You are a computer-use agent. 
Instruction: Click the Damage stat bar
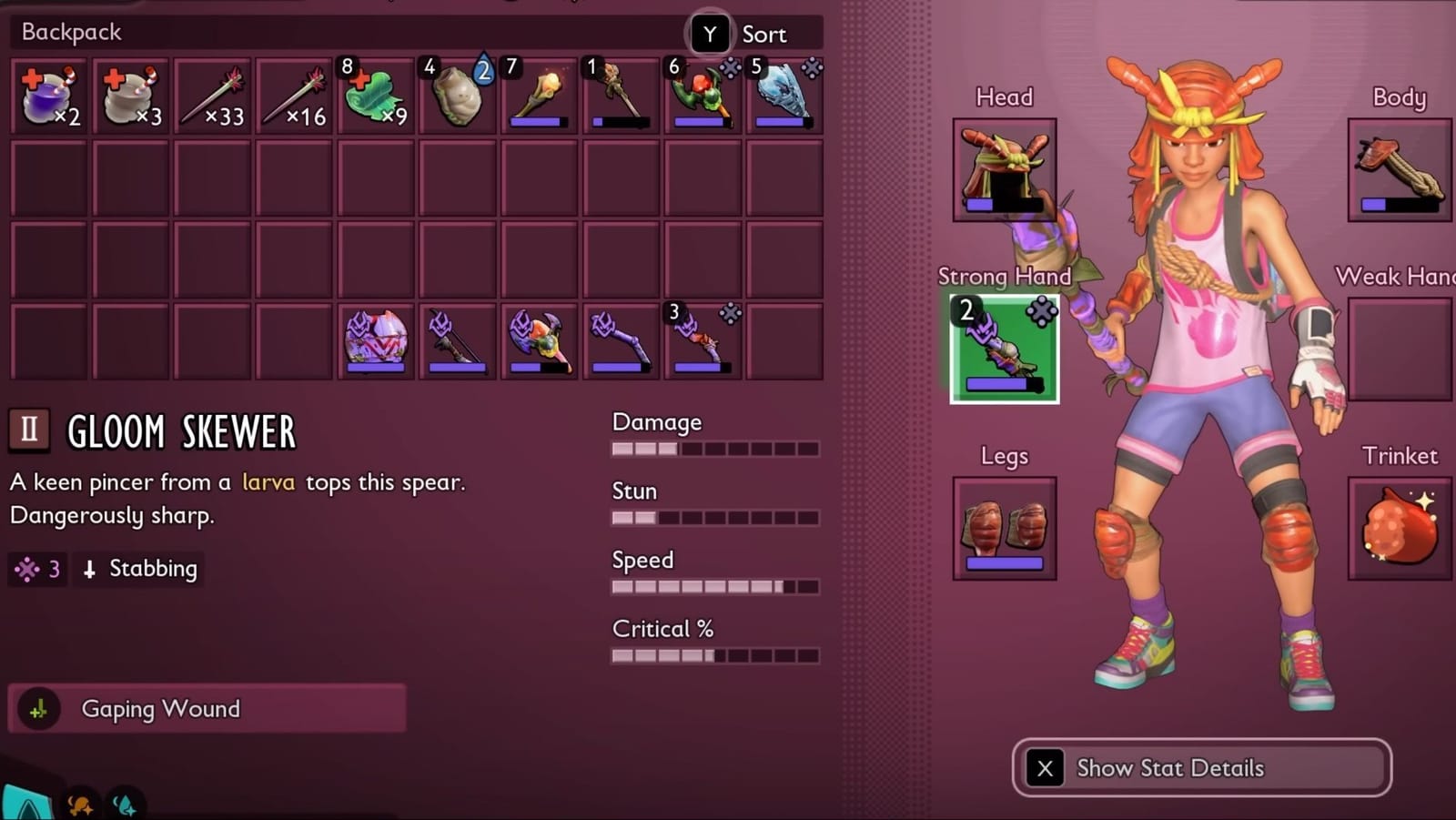(x=714, y=448)
